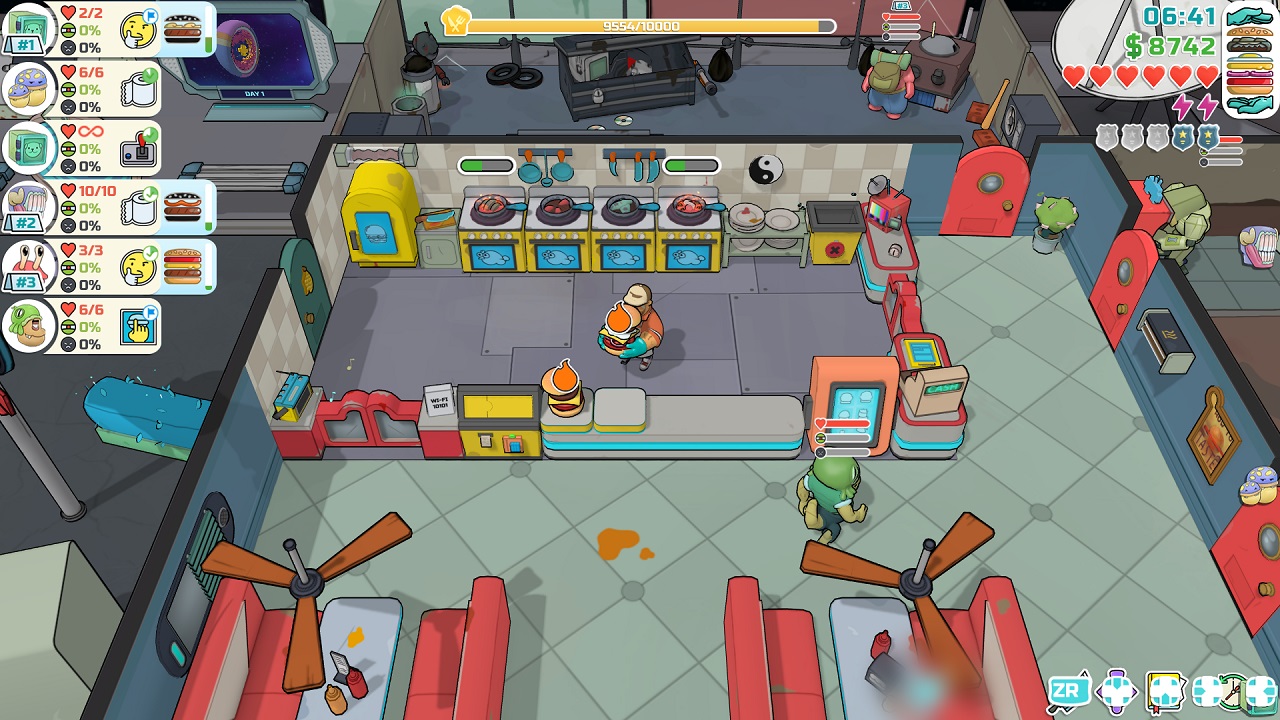The height and width of the screenshot is (720, 1280).
Task: Open customer #2's order details panel
Action: (95, 207)
